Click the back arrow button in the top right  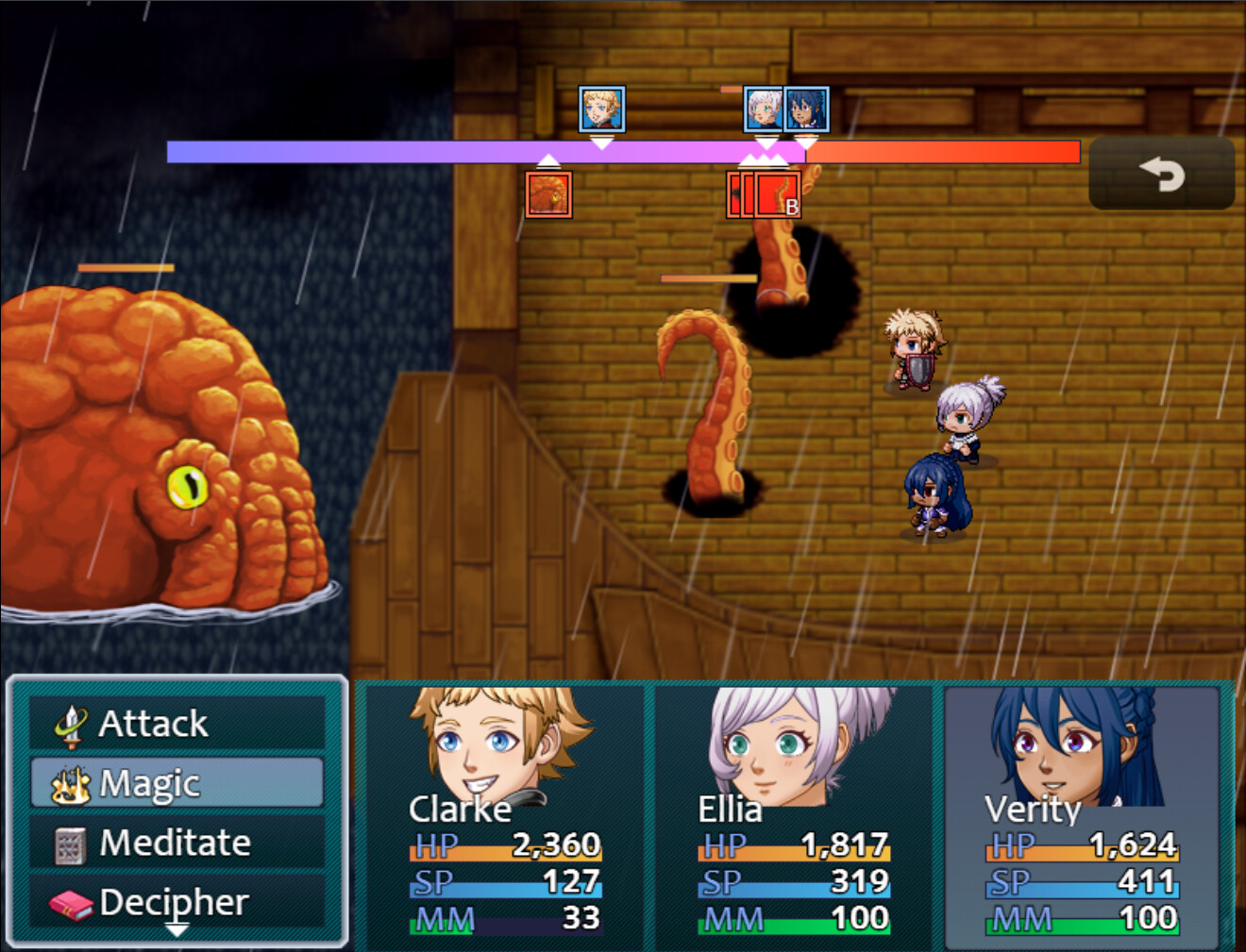[1163, 174]
